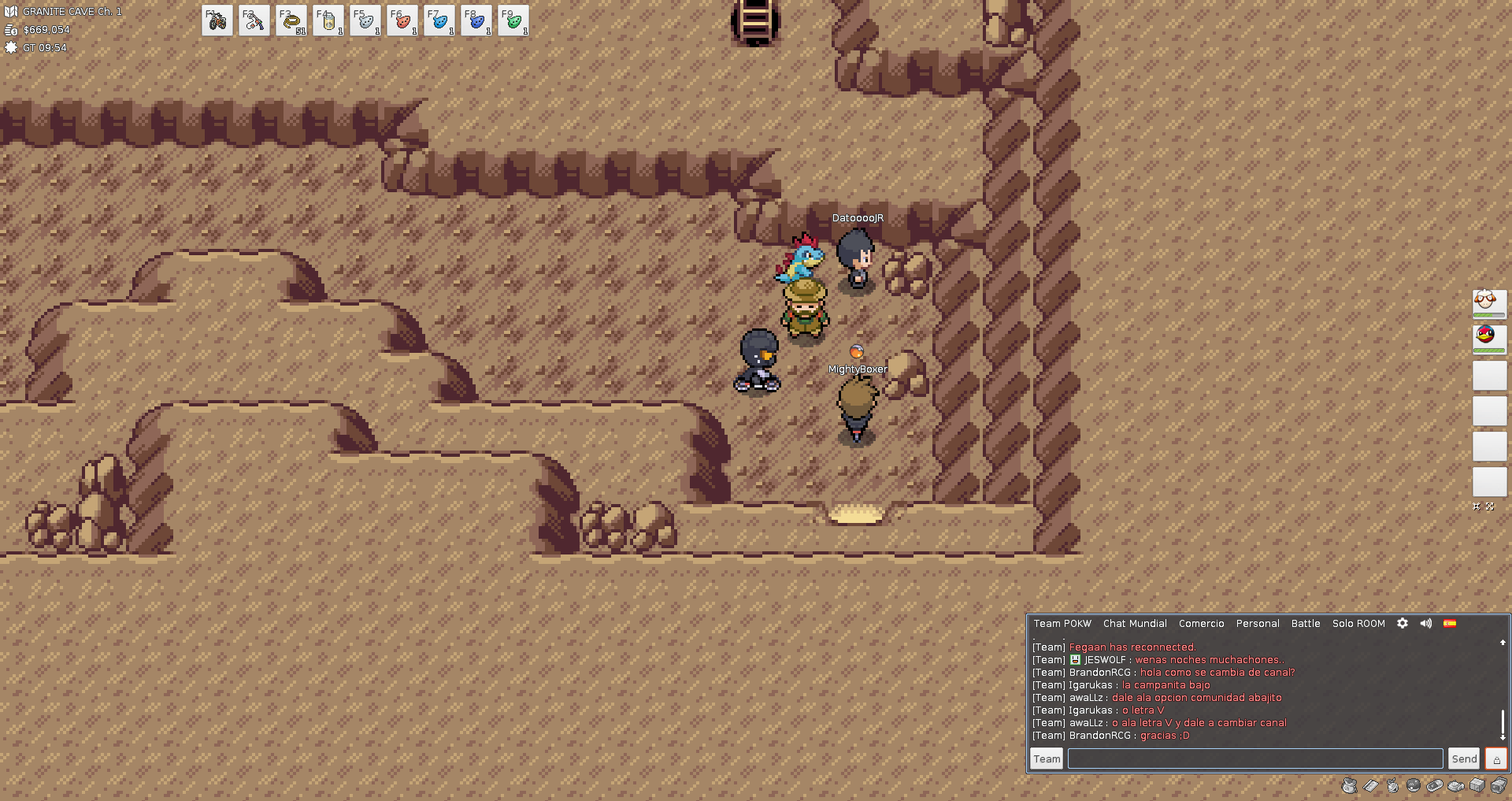This screenshot has height=801, width=1512.
Task: Send the chat message
Action: (x=1465, y=759)
